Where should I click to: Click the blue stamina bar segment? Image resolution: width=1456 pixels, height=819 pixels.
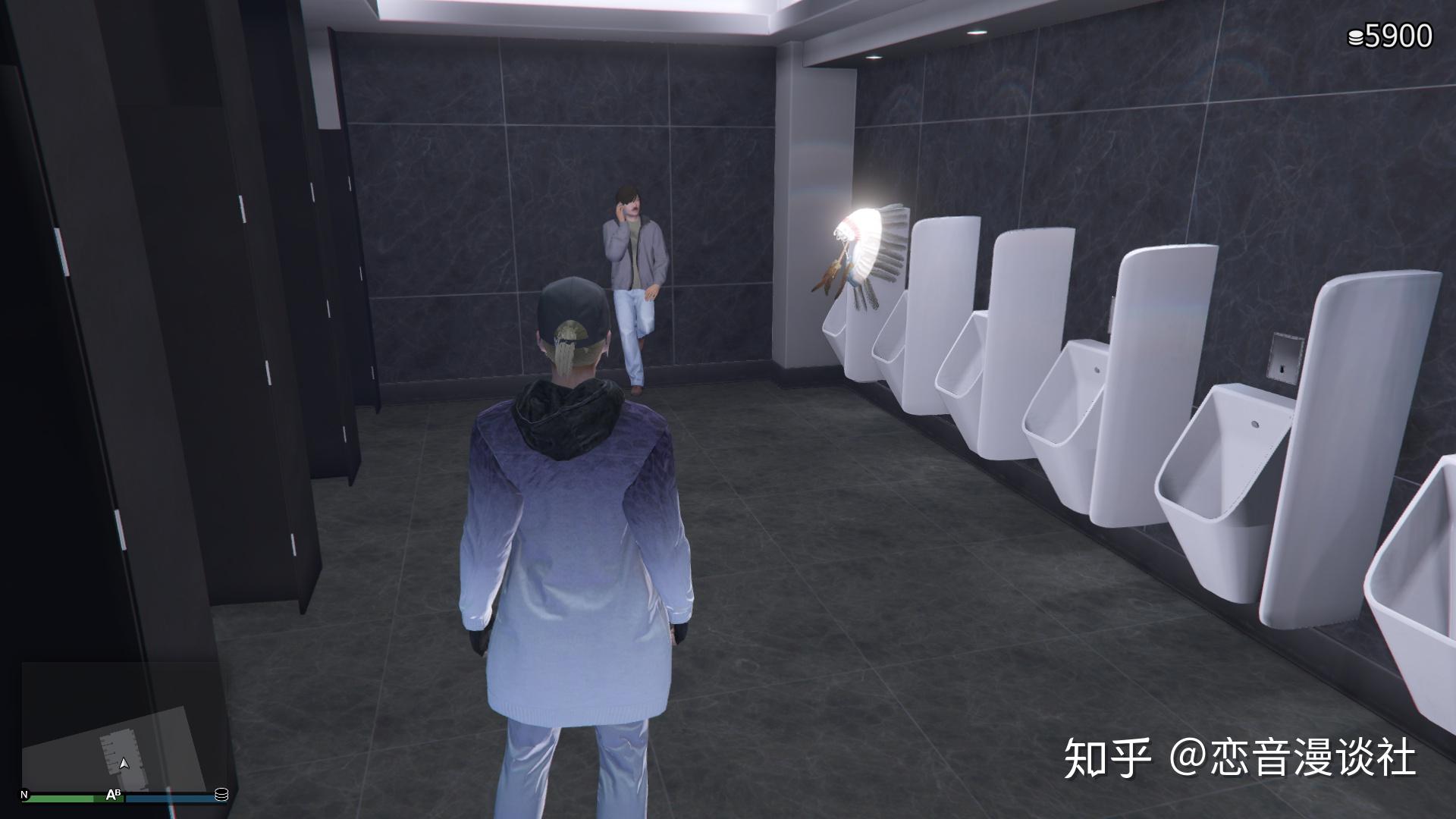pos(174,799)
